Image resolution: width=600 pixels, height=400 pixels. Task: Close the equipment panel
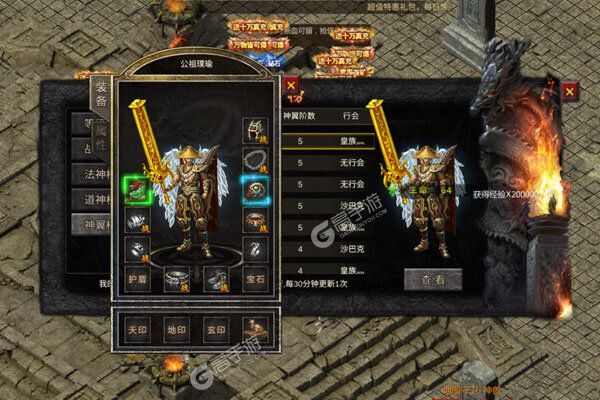coord(290,86)
